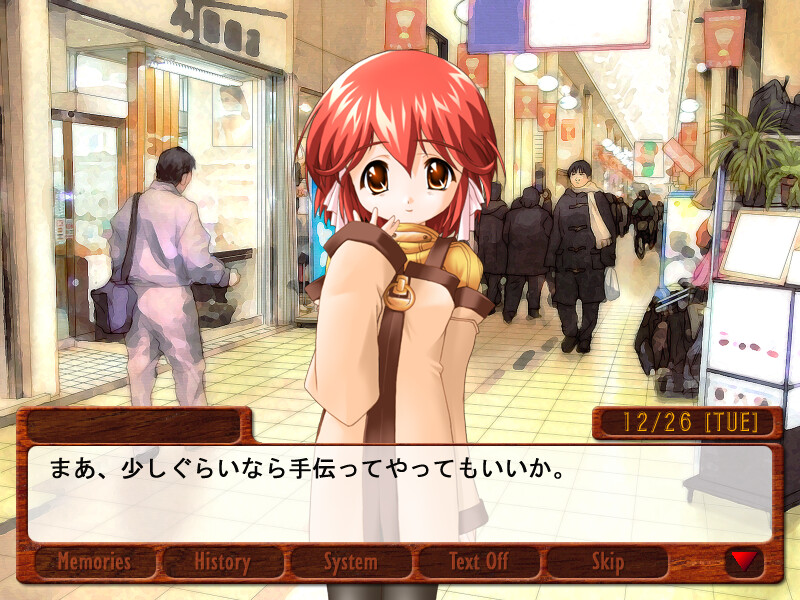Image resolution: width=800 pixels, height=600 pixels.
Task: Click the red down-arrow advance button
Action: pyautogui.click(x=743, y=561)
